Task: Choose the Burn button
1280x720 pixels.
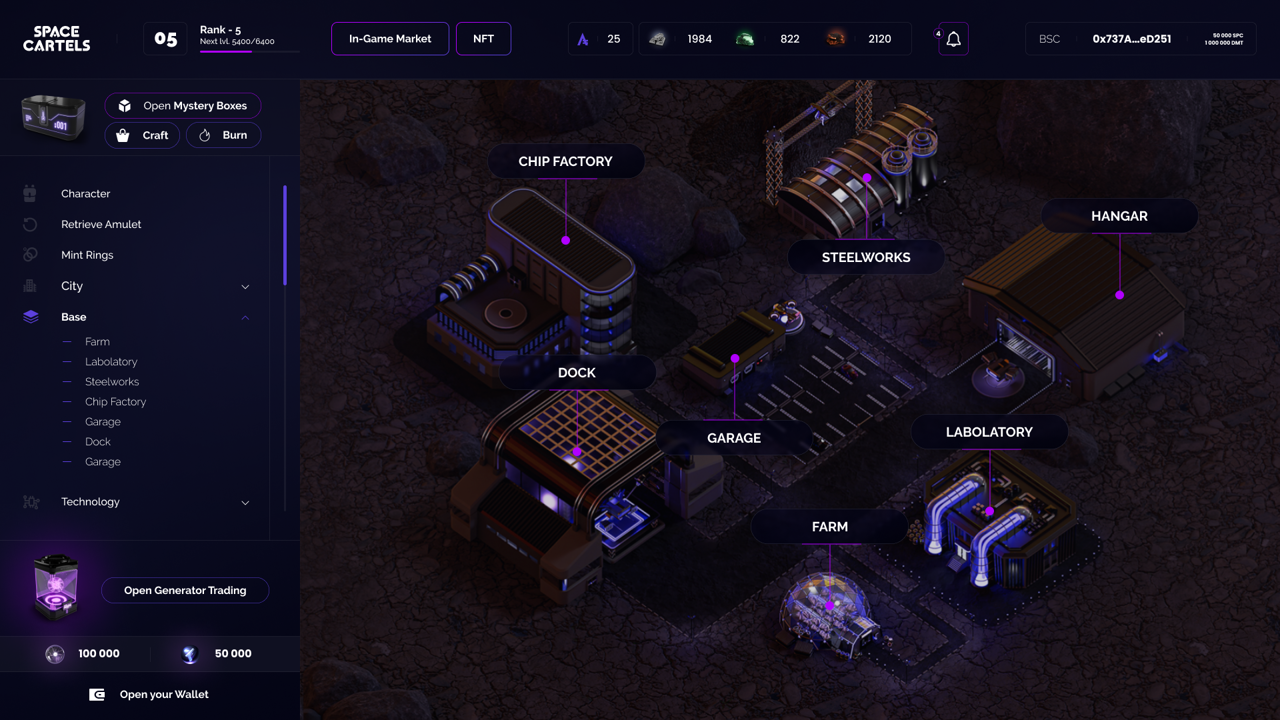Action: click(223, 135)
